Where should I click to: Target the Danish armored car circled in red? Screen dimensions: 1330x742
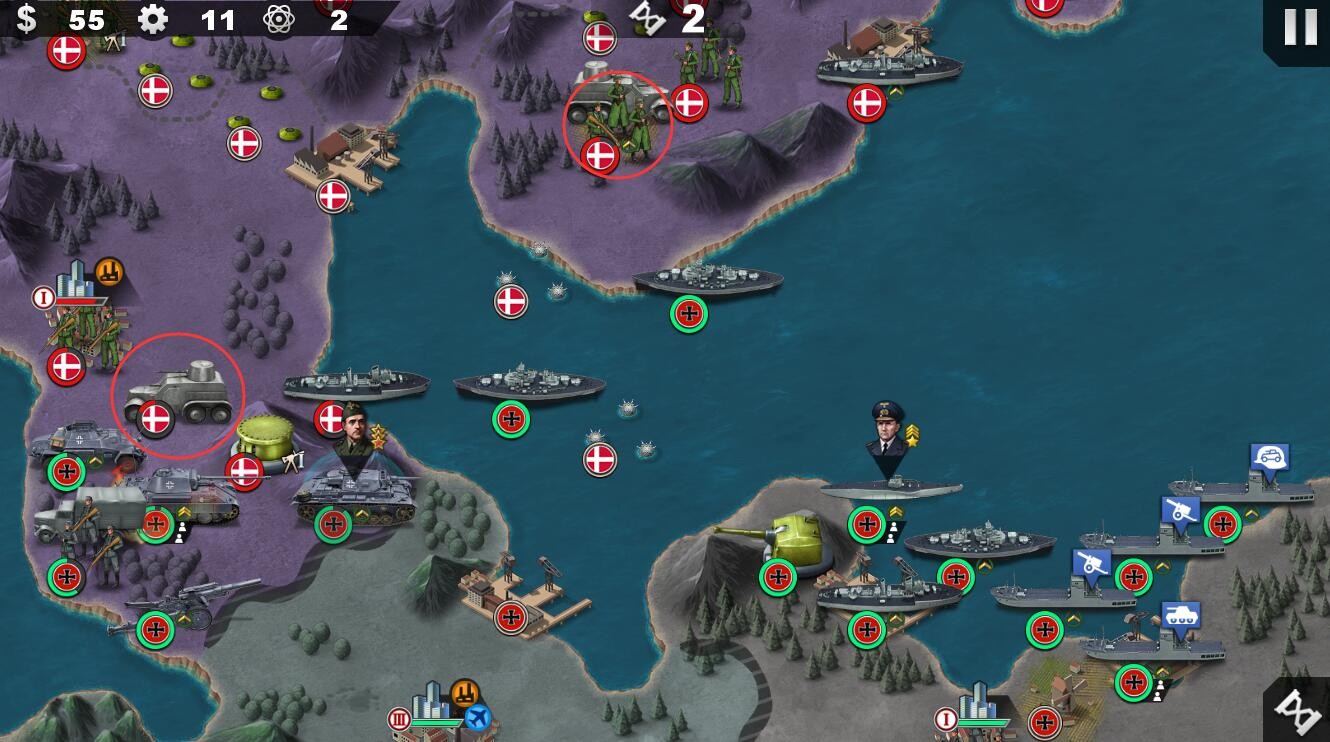[178, 393]
